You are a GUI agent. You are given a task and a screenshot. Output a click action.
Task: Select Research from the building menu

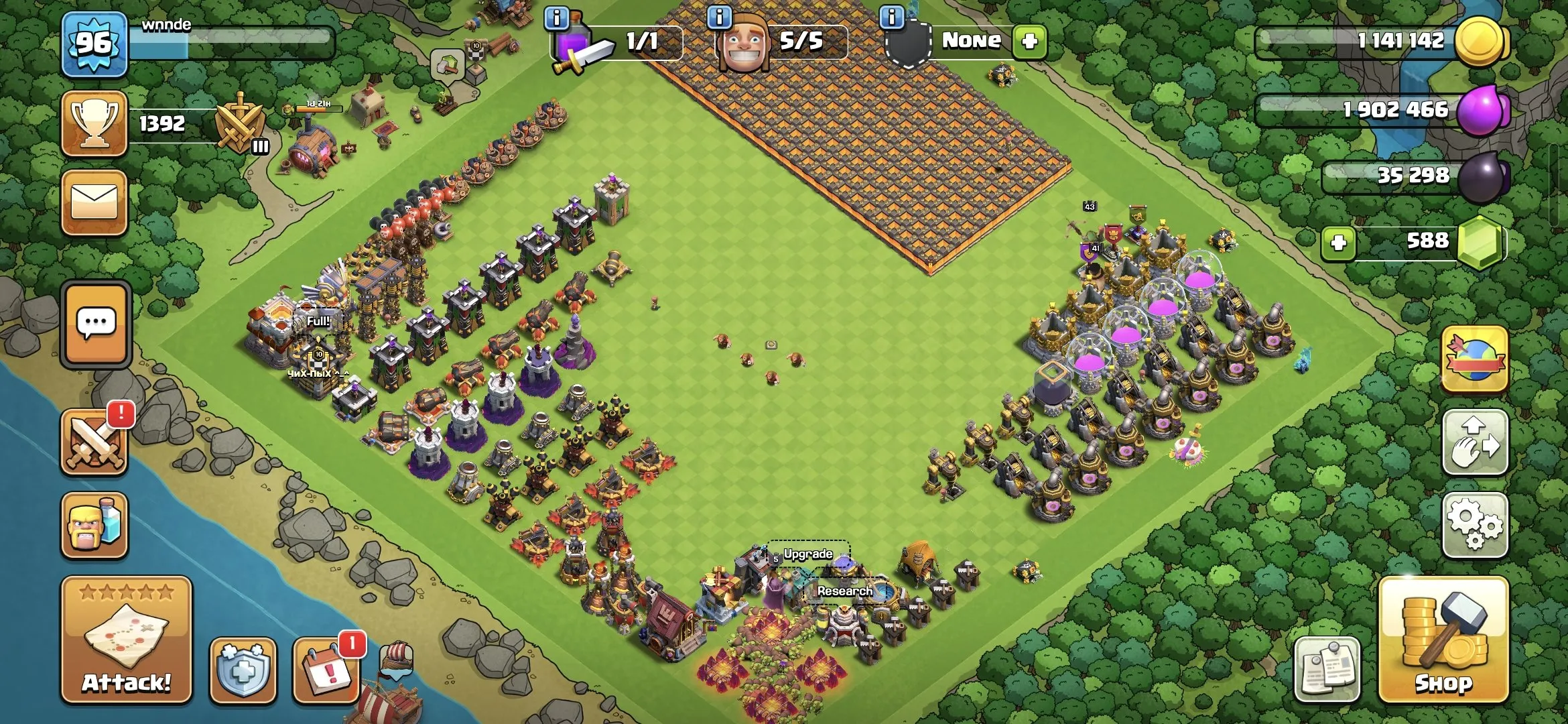(846, 591)
